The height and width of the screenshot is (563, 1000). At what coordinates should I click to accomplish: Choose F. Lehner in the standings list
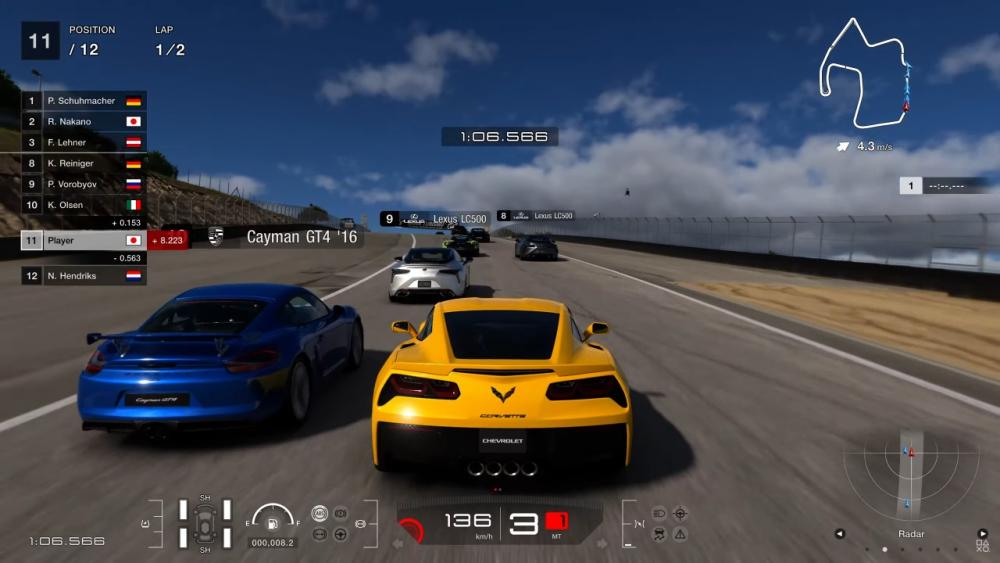point(84,143)
